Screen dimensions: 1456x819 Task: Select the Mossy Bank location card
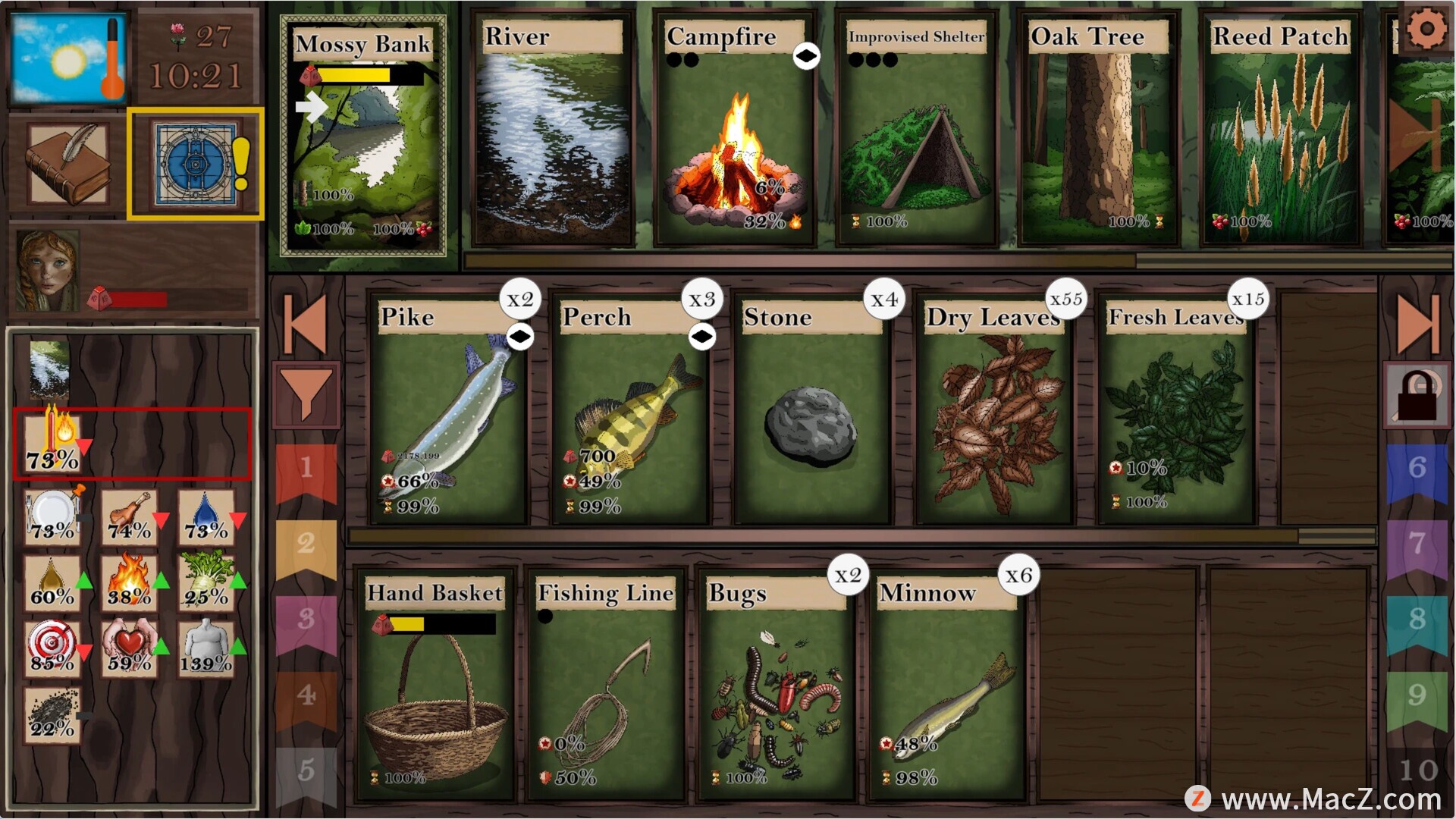(363, 136)
